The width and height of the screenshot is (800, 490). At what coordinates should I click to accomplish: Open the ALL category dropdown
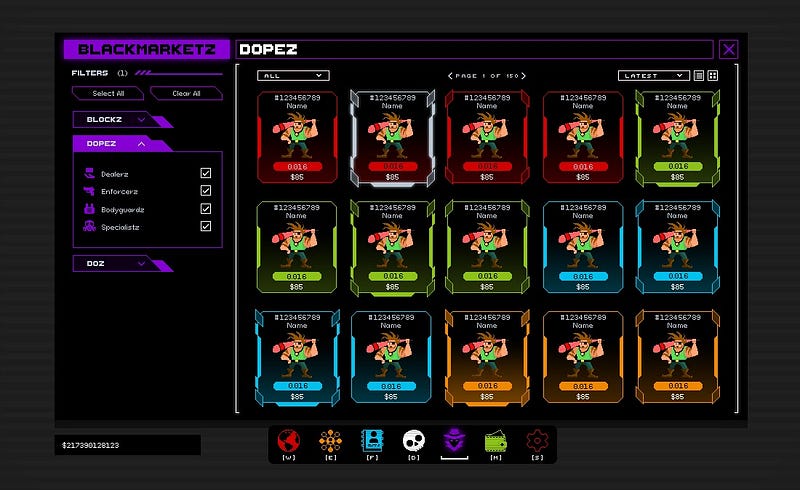pos(292,76)
